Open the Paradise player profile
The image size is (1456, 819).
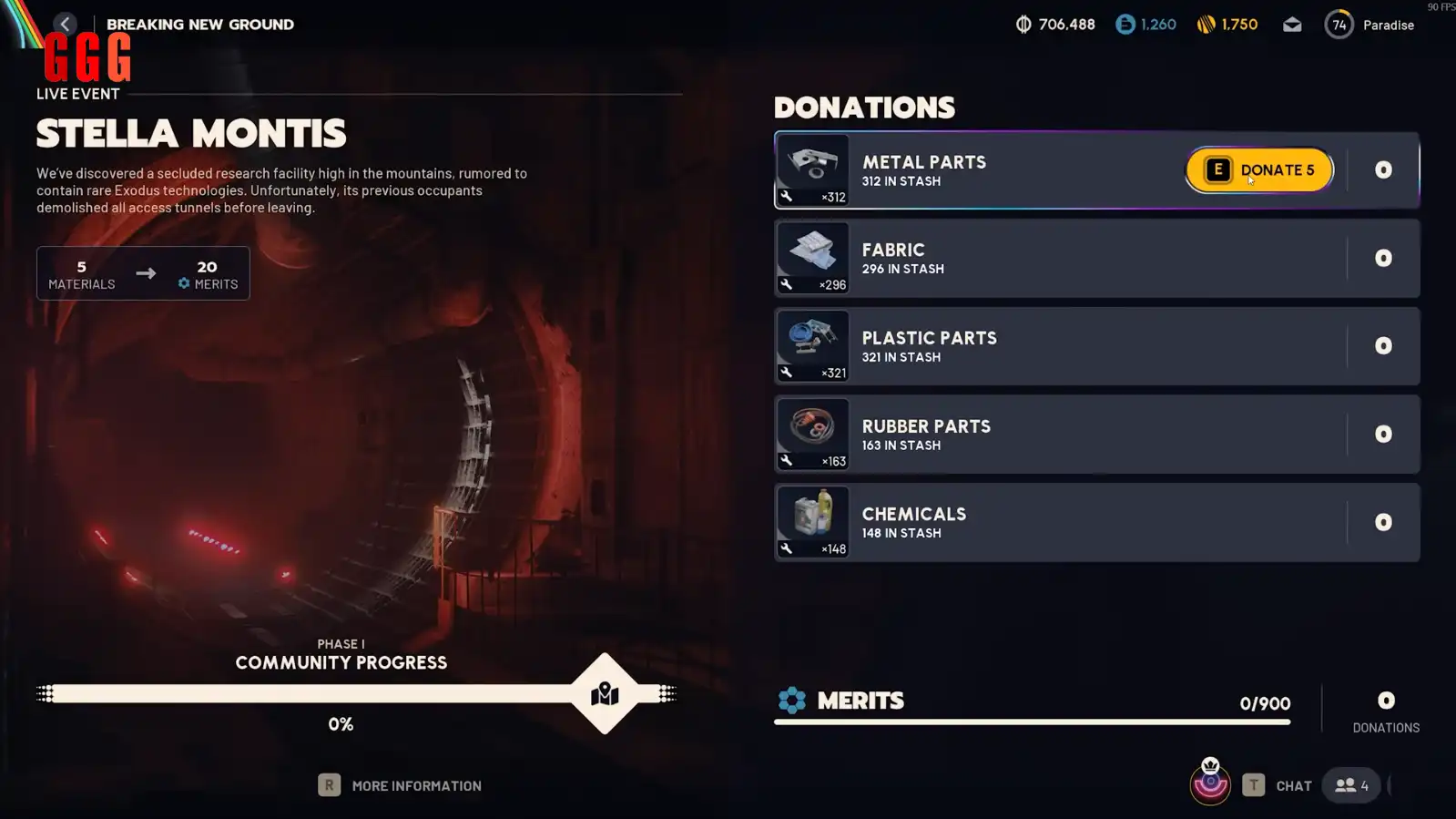click(x=1369, y=25)
